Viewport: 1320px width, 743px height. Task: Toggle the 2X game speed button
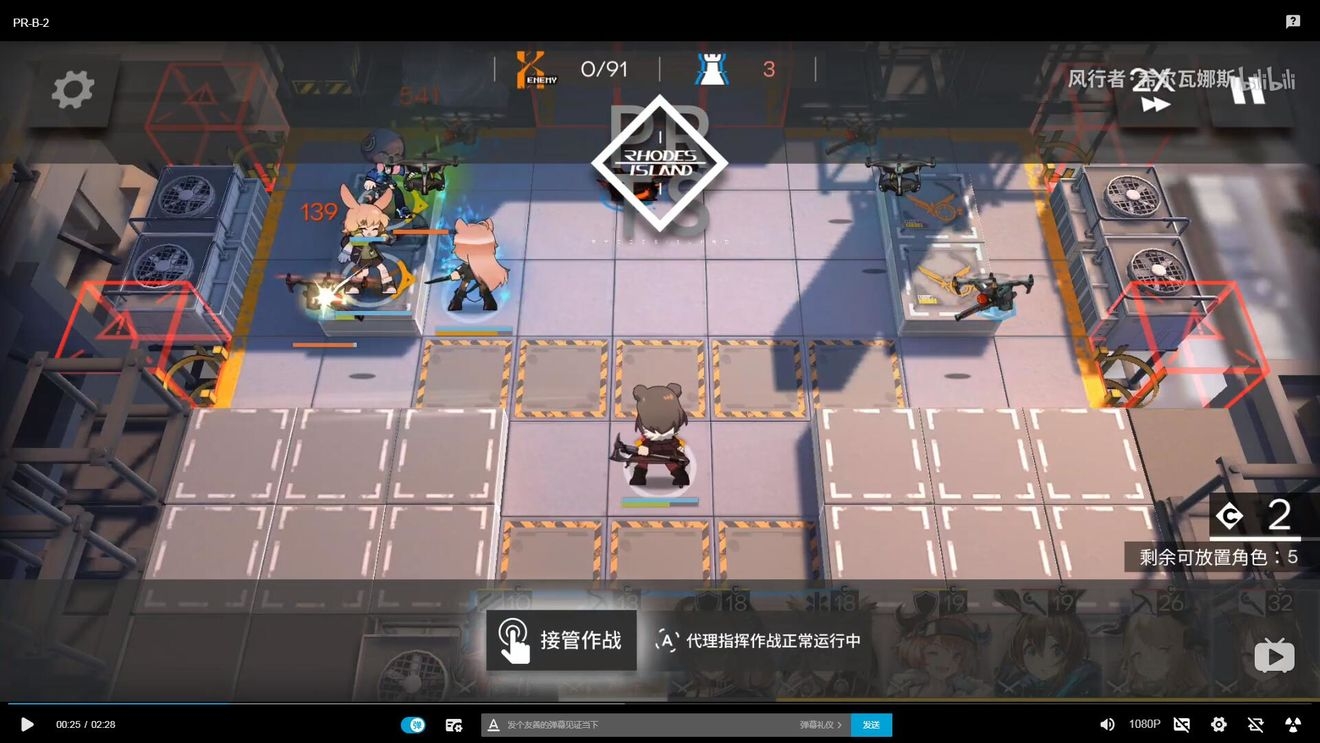pyautogui.click(x=1154, y=92)
